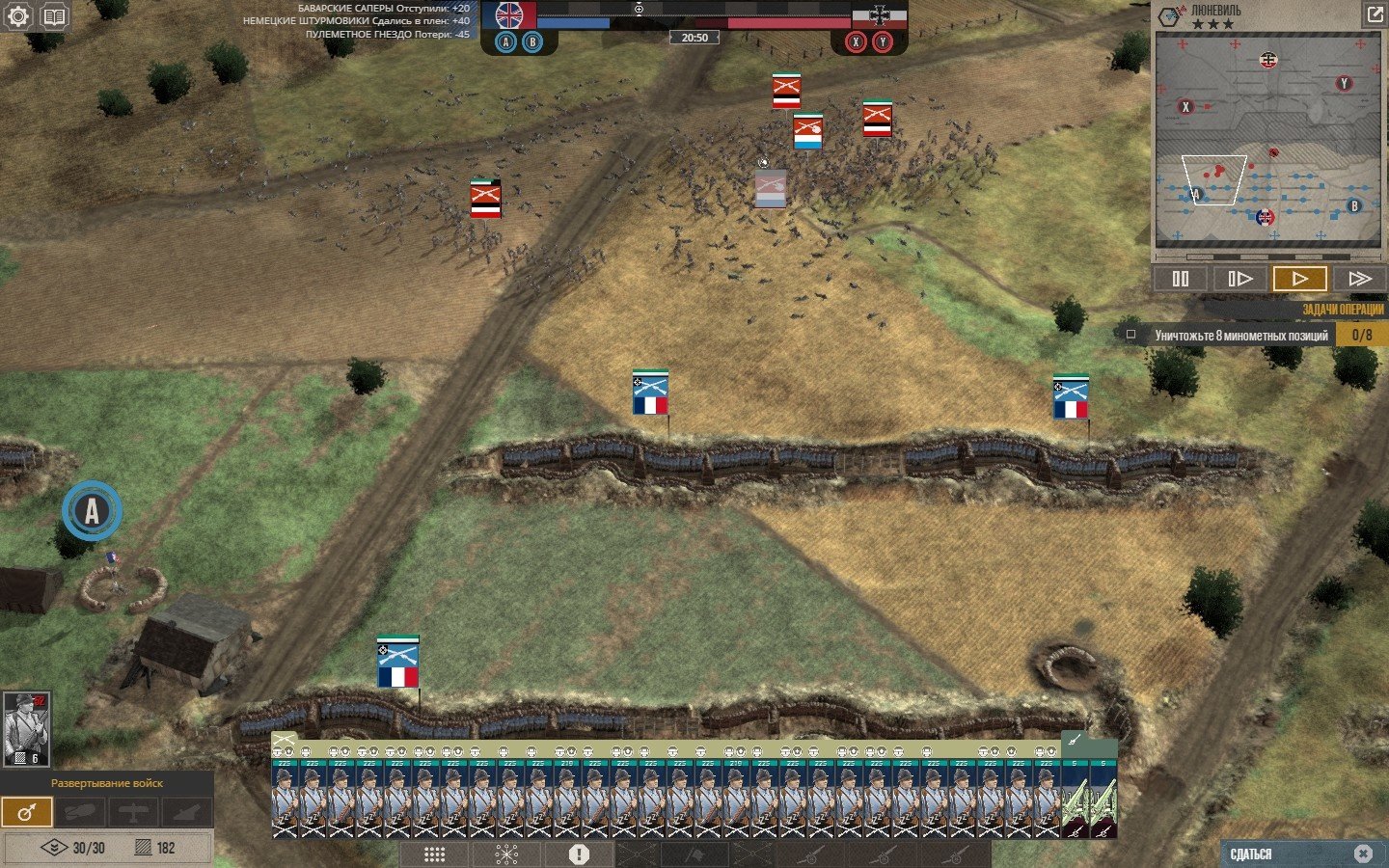Select the commander portrait card
This screenshot has height=868, width=1389.
coord(26,729)
